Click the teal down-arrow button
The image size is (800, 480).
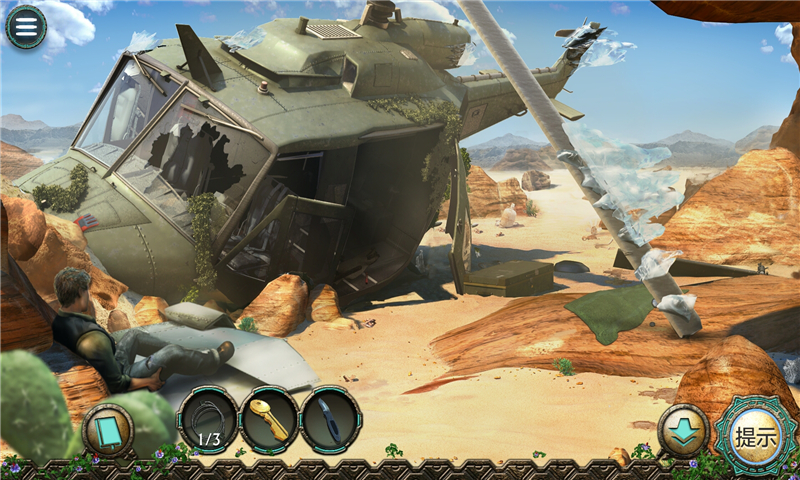[684, 430]
